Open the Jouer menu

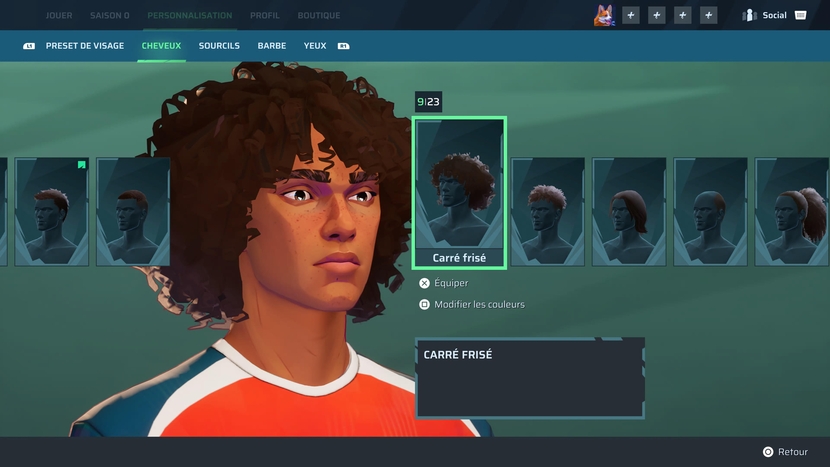click(58, 16)
